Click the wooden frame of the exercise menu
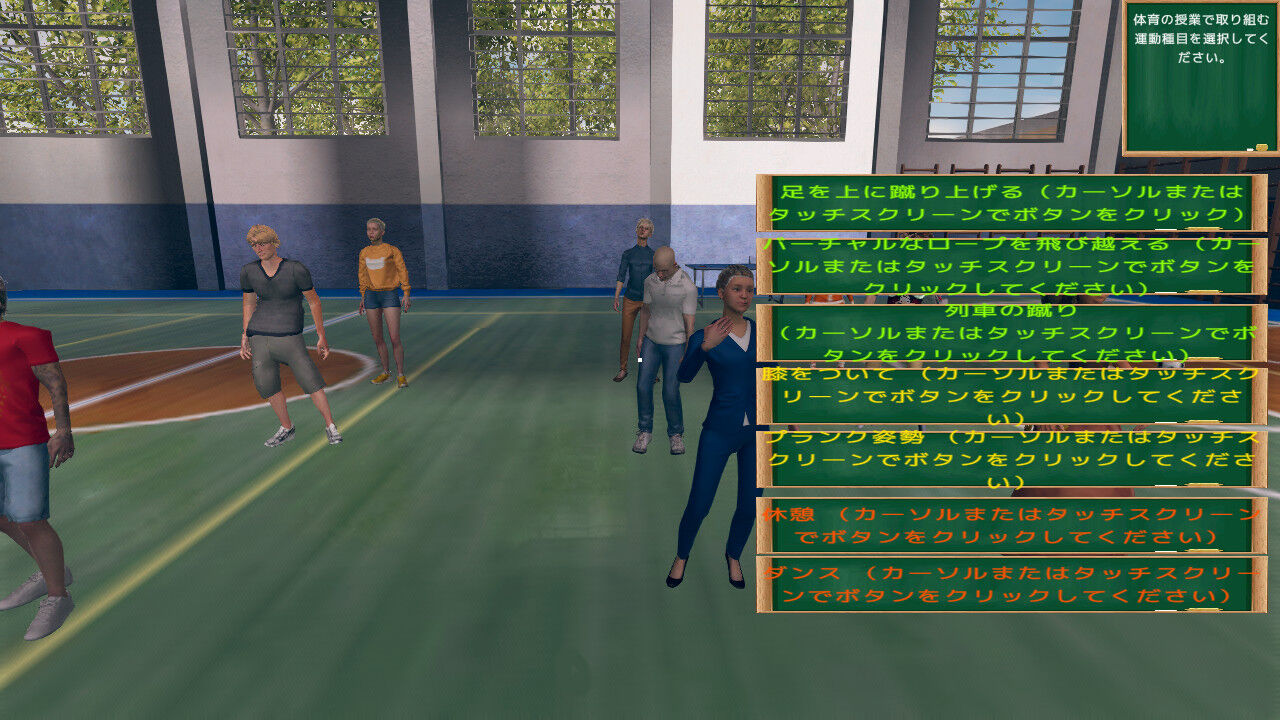Image resolution: width=1280 pixels, height=720 pixels. tap(763, 400)
